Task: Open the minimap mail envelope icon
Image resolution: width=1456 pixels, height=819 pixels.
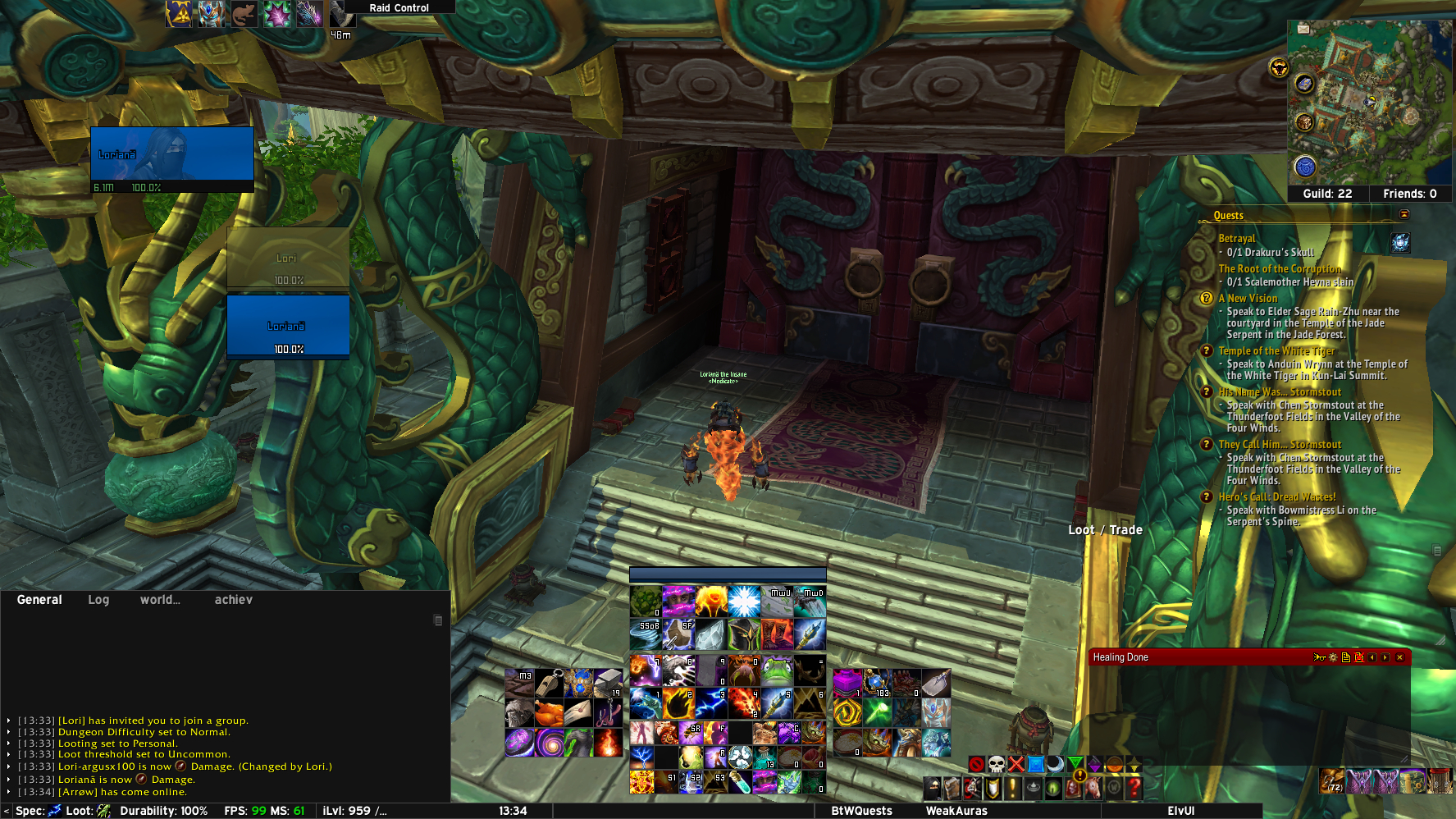Action: tap(1303, 29)
